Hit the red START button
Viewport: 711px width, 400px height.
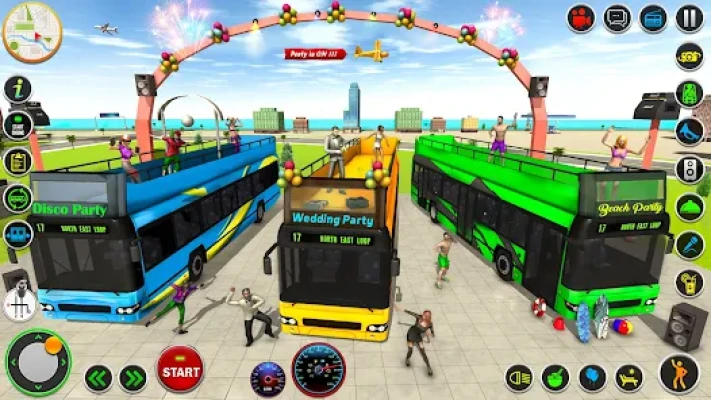pos(180,368)
